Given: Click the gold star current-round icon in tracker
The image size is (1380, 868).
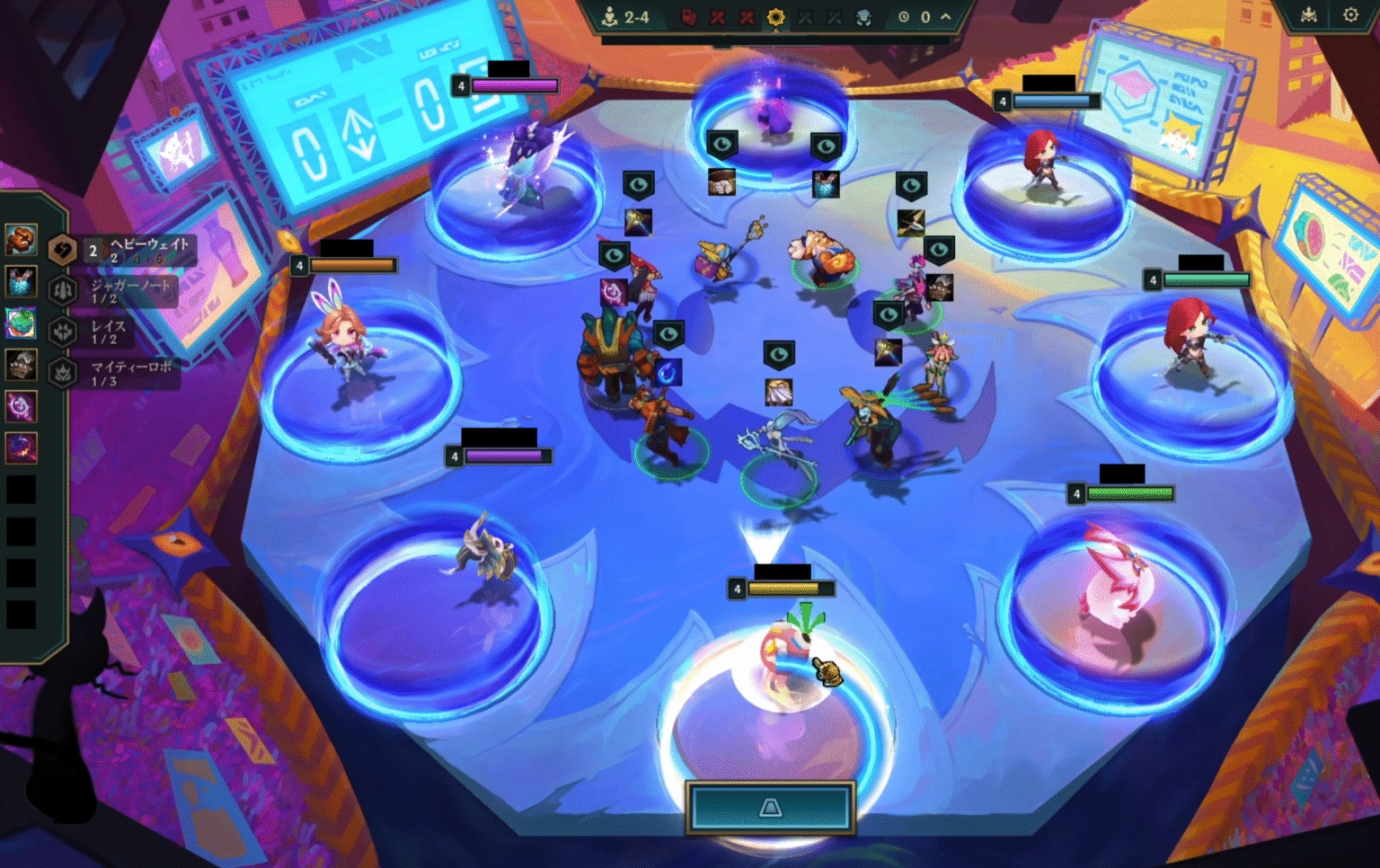Looking at the screenshot, I should pos(776,16).
